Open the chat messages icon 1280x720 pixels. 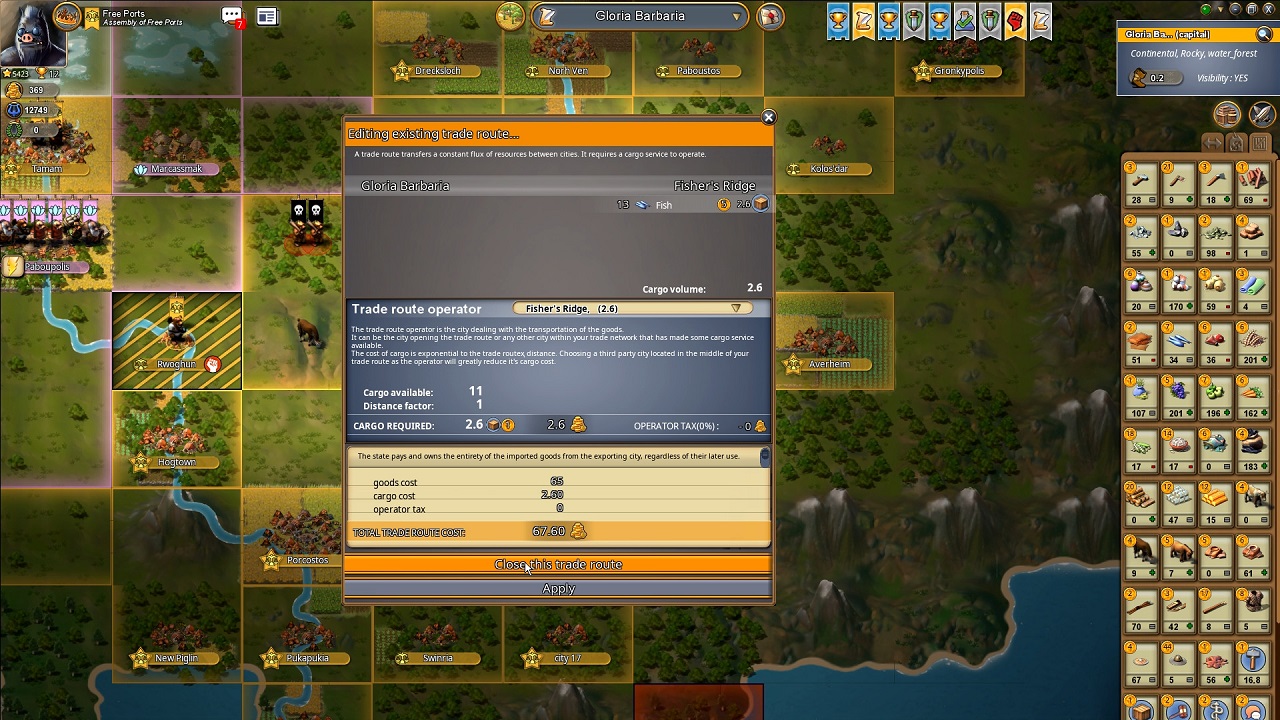click(232, 16)
